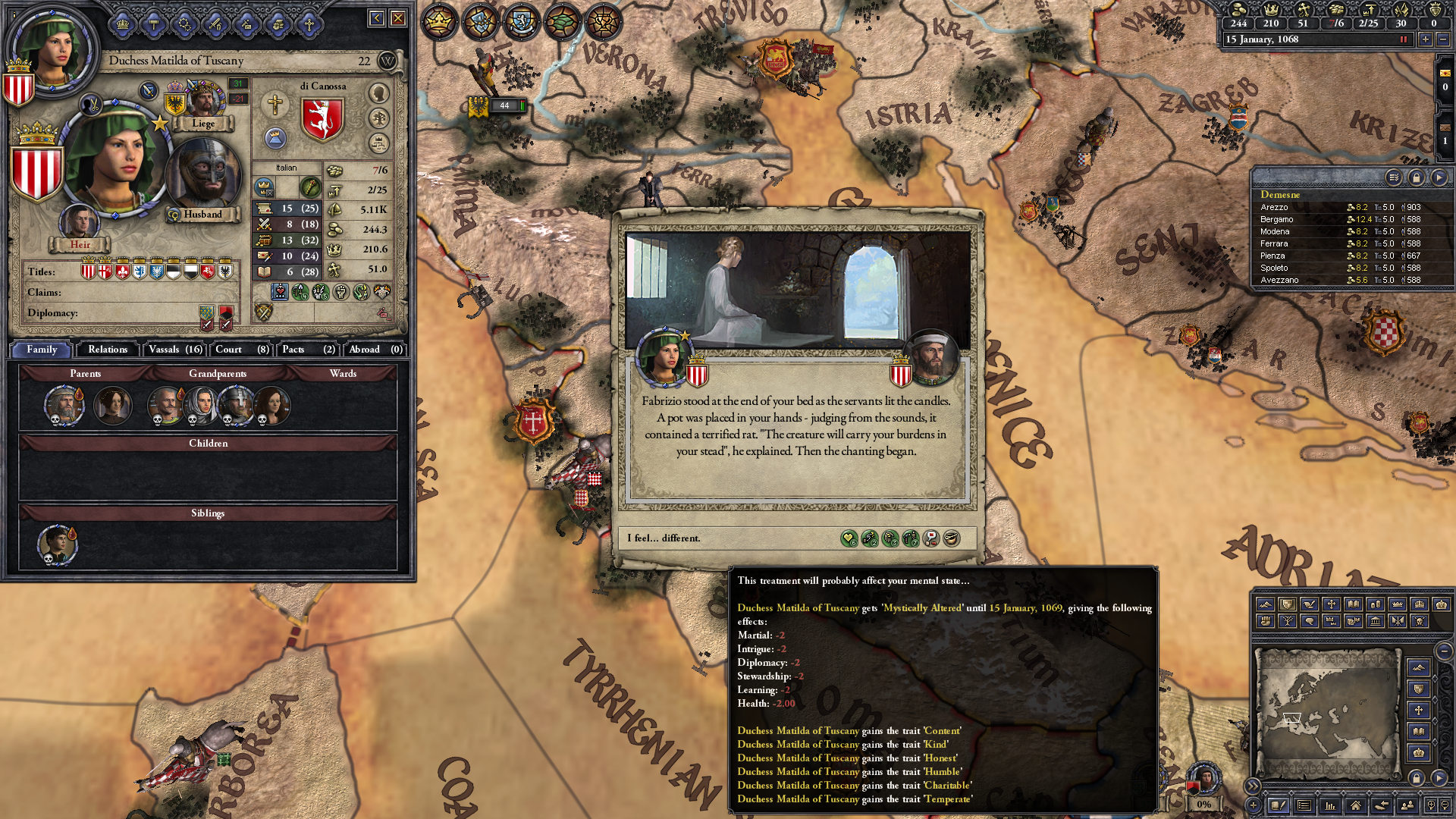
Task: Open the Military screen via the sword icon
Action: point(215,23)
